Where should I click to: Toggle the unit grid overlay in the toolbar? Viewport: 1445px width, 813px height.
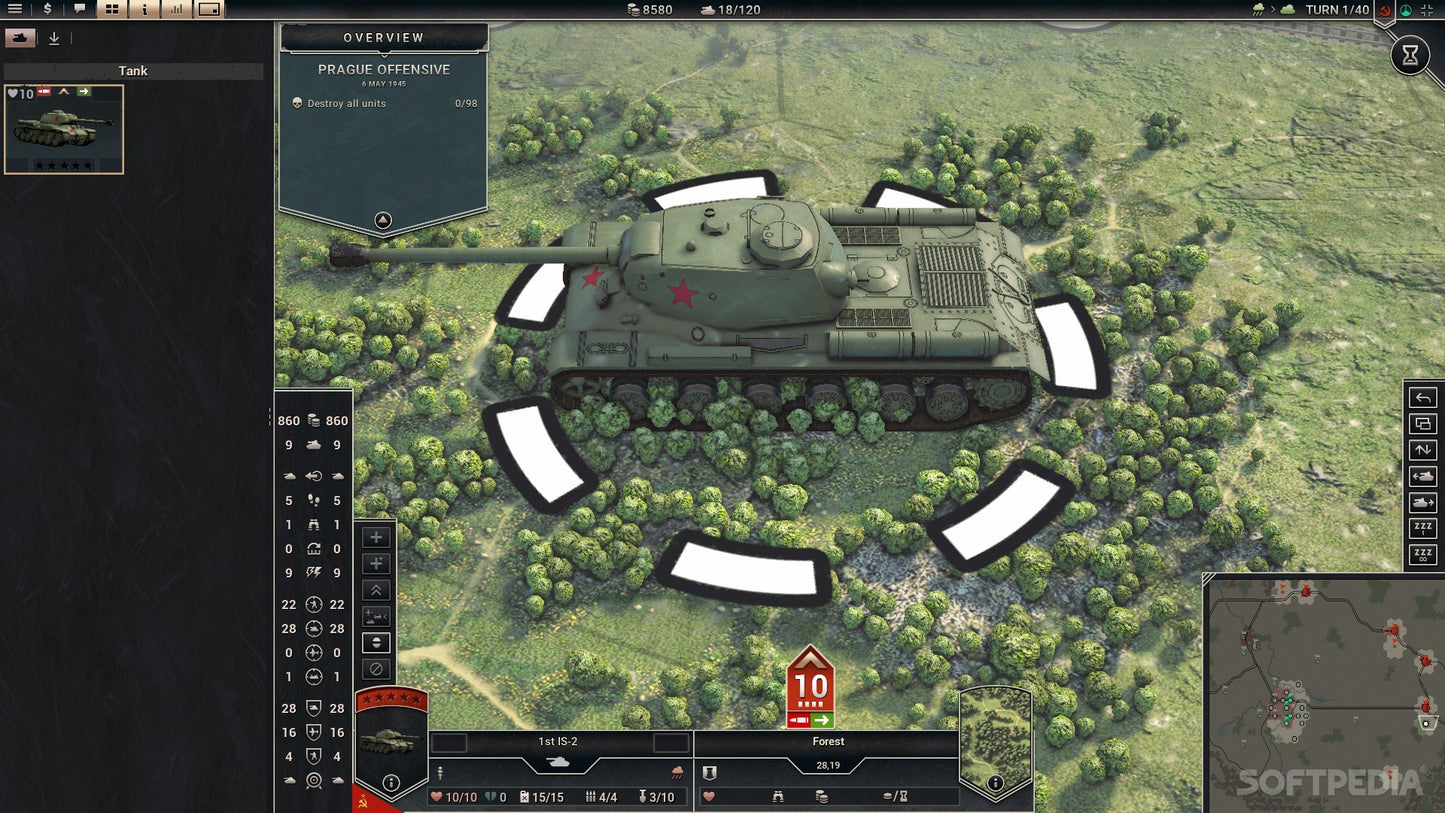pos(110,9)
